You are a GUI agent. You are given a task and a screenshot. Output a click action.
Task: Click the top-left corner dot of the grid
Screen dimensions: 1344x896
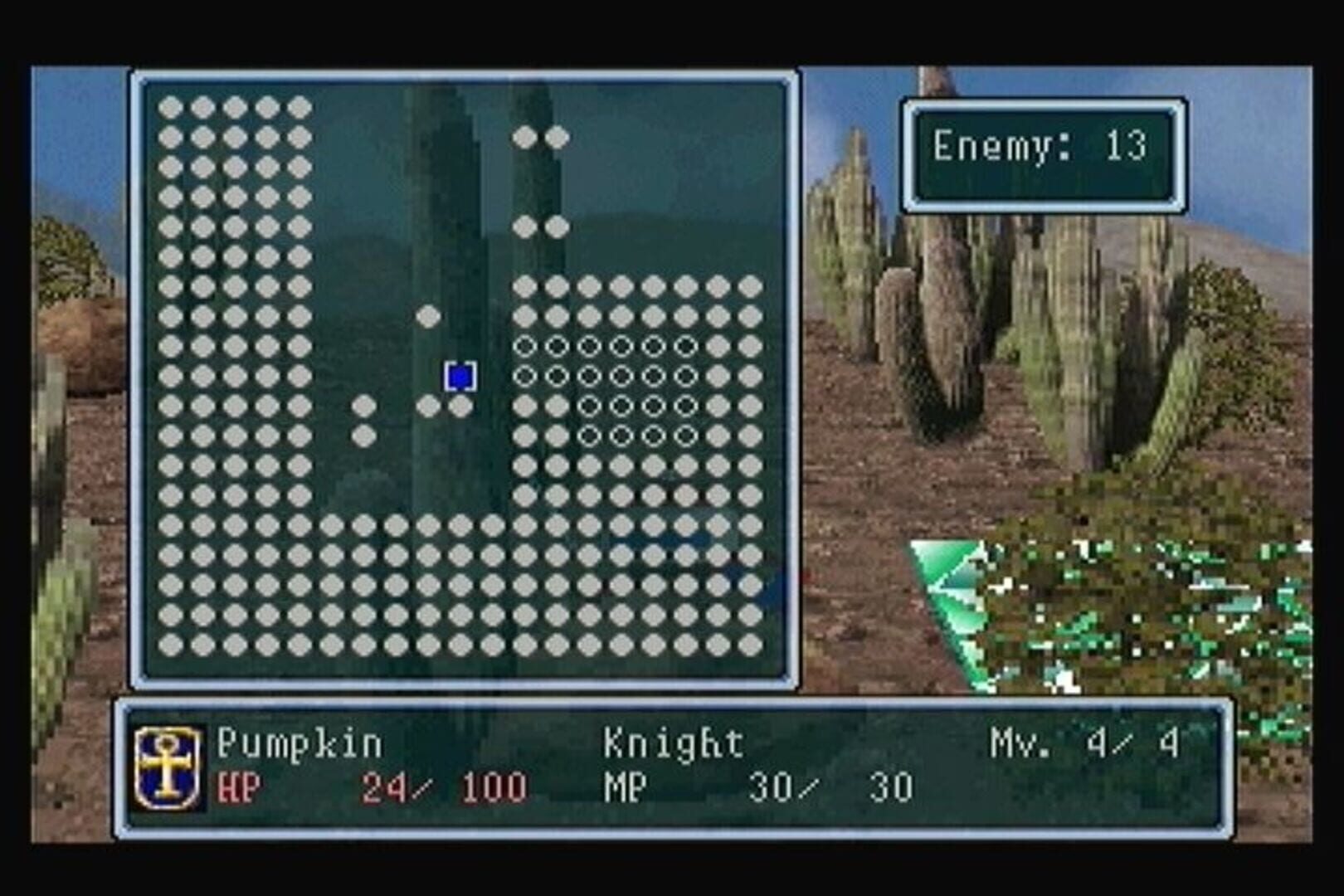[170, 106]
